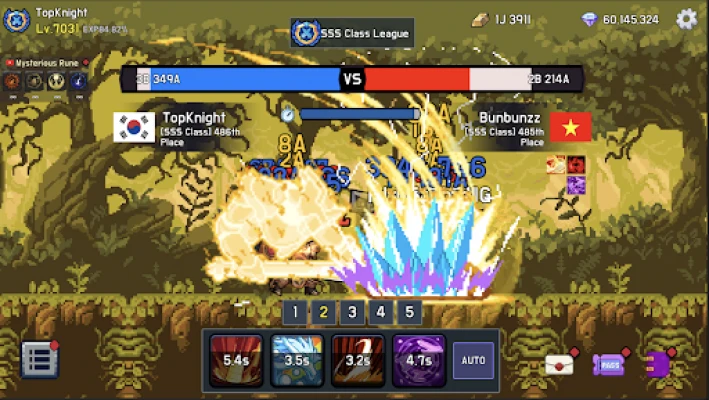Switch to skill preset 4
Image resolution: width=709 pixels, height=400 pixels.
pyautogui.click(x=380, y=312)
